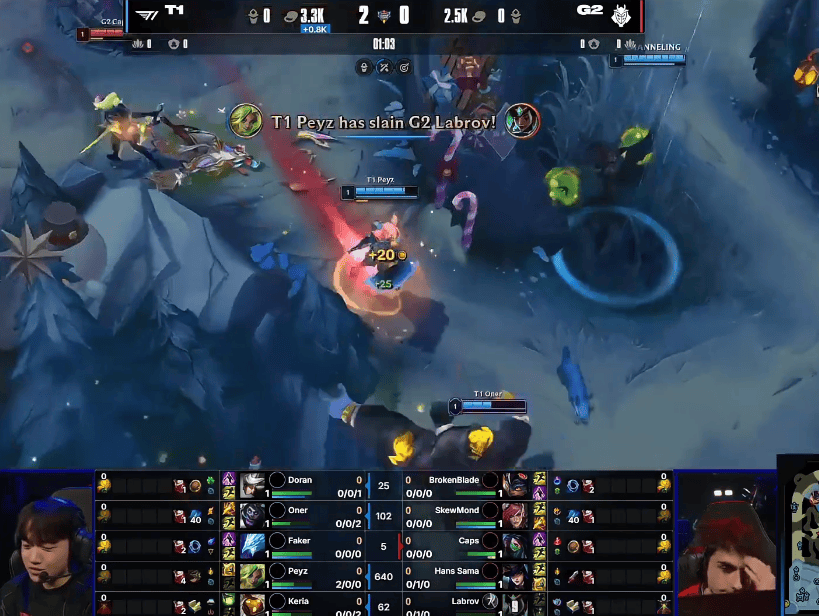Select Keria's champion portrait
The image size is (819, 616).
[252, 603]
